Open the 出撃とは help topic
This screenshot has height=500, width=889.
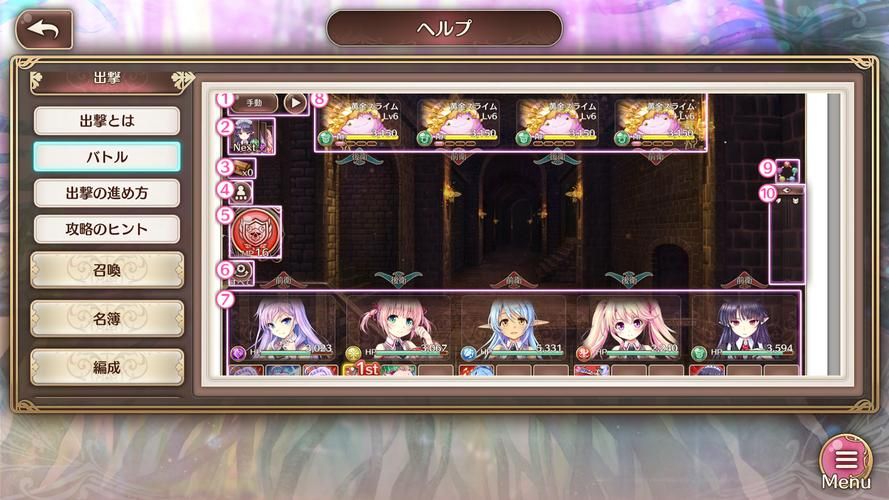click(x=107, y=121)
